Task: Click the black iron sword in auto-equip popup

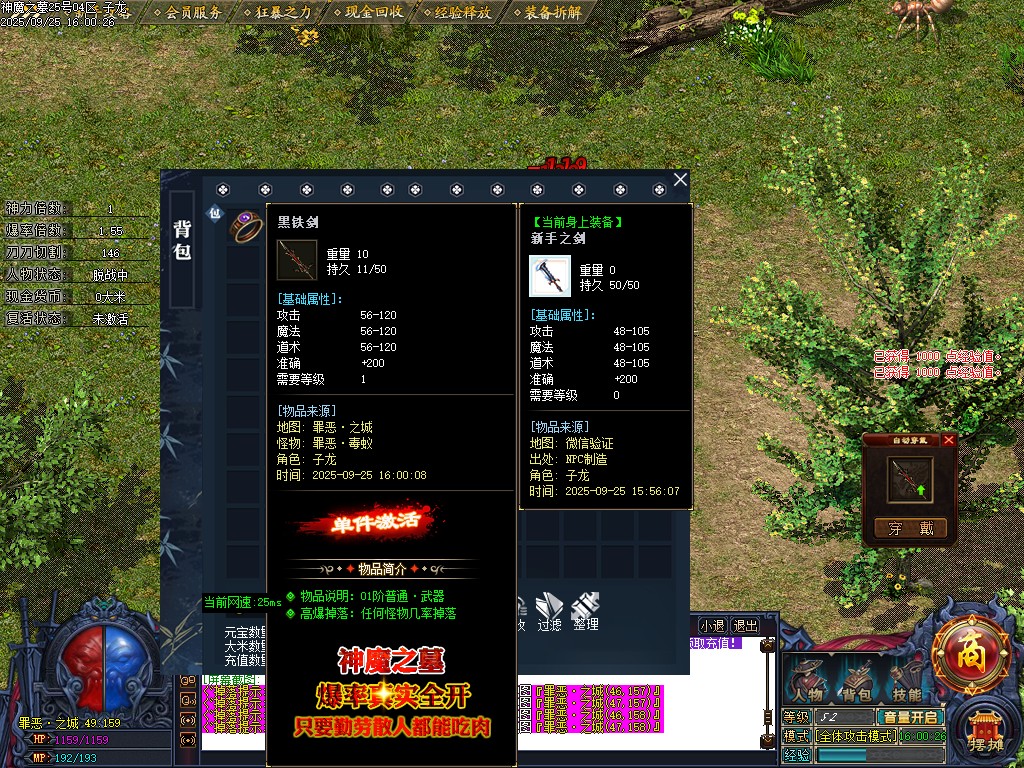Action: point(910,480)
